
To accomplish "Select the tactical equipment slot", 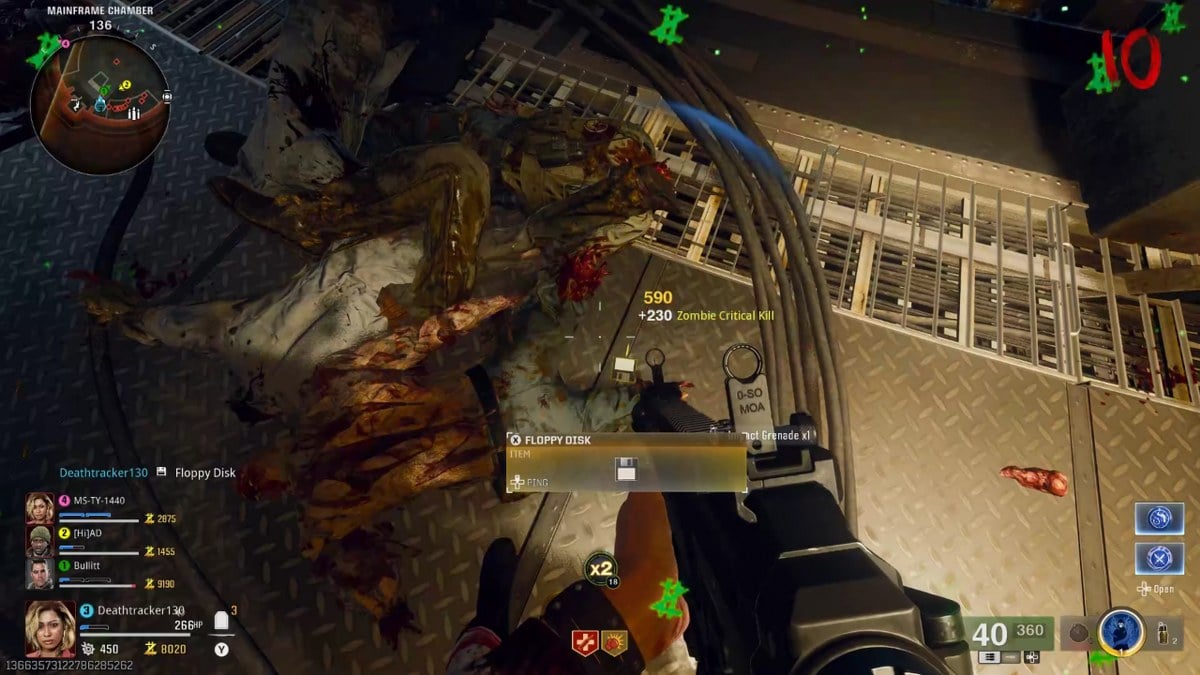I will pos(1162,634).
